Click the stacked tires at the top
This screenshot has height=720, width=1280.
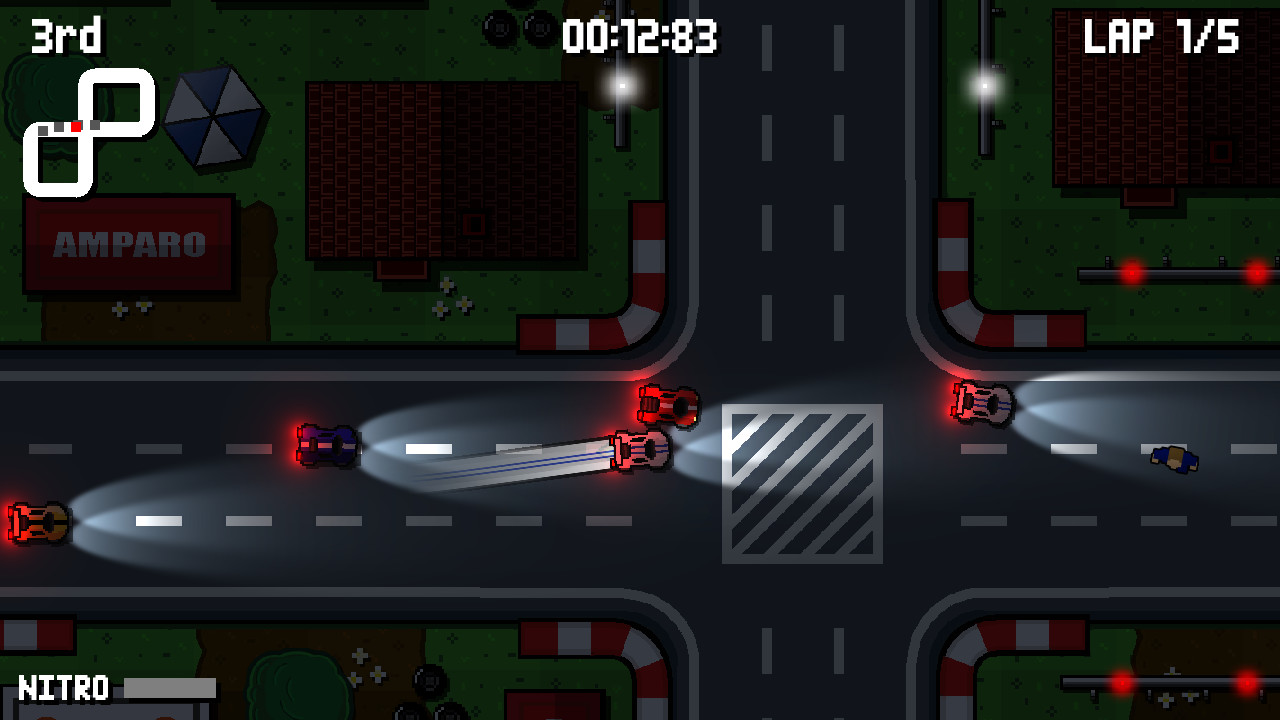(519, 25)
